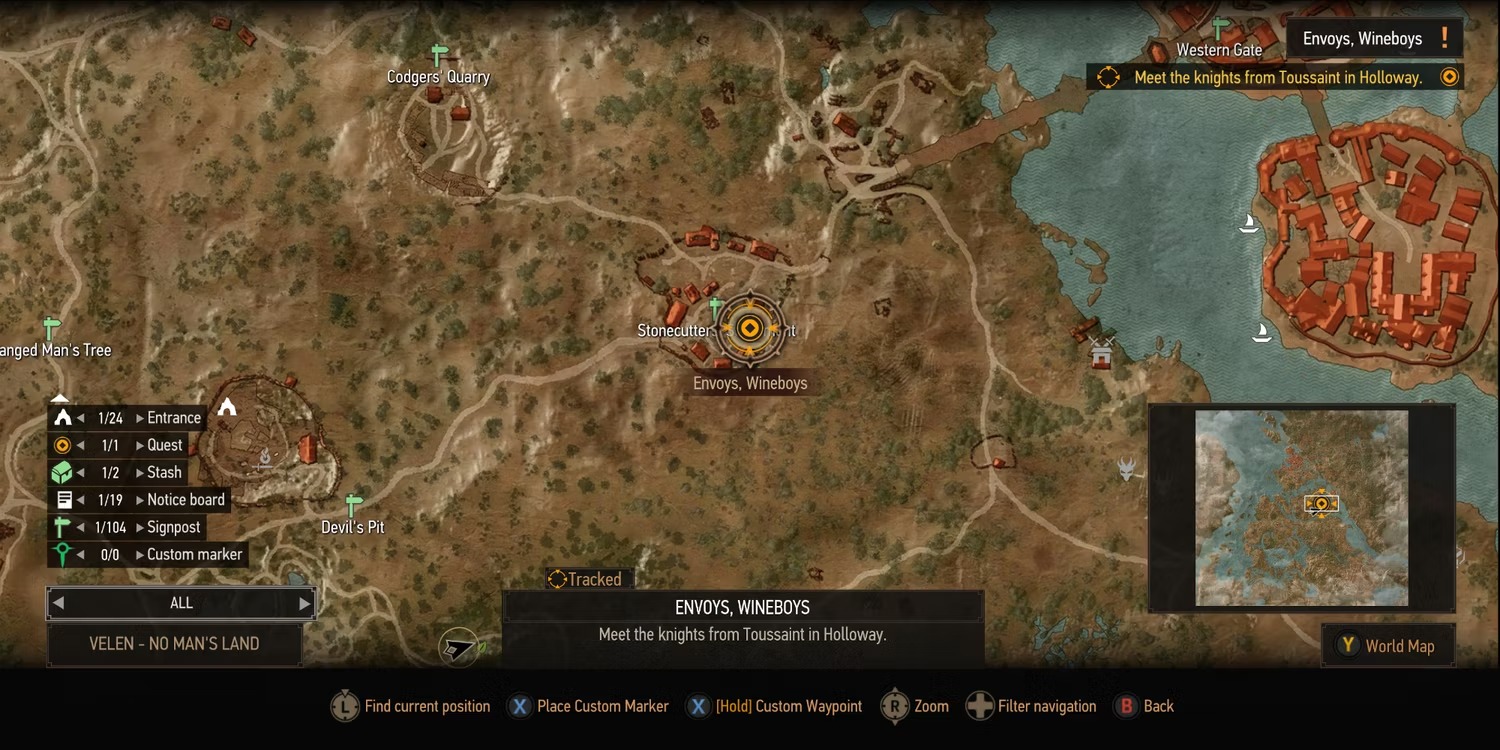This screenshot has width=1500, height=750.
Task: Click the Envoys, Wineboys quest marker on map
Action: point(750,327)
